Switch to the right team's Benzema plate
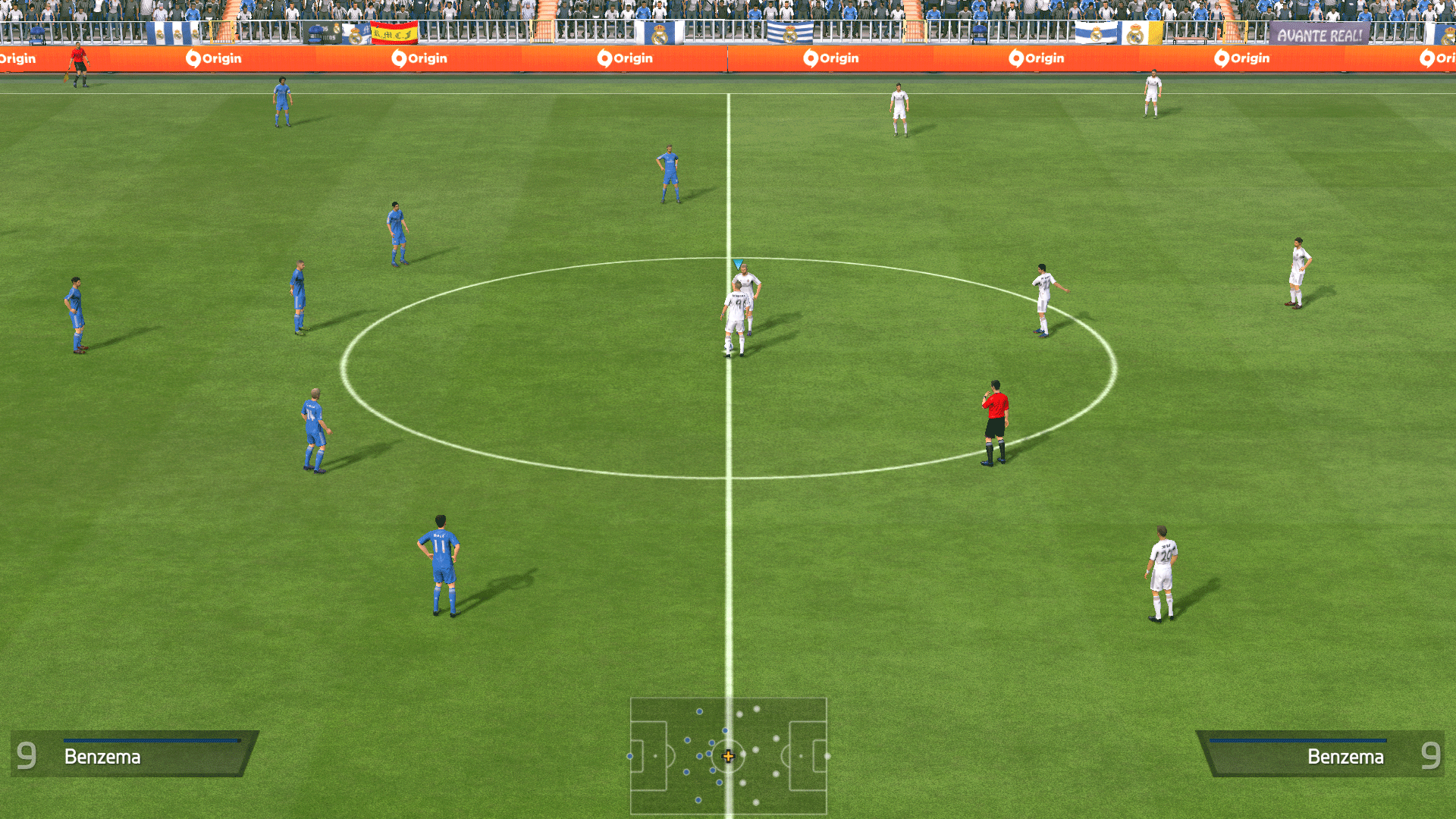This screenshot has height=819, width=1456. coord(1347,756)
